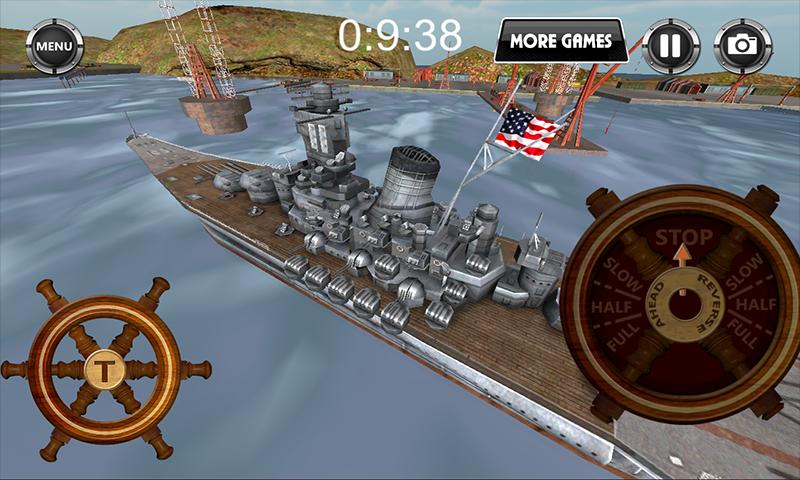The height and width of the screenshot is (480, 800).
Task: Take a screenshot with the camera icon
Action: (741, 45)
